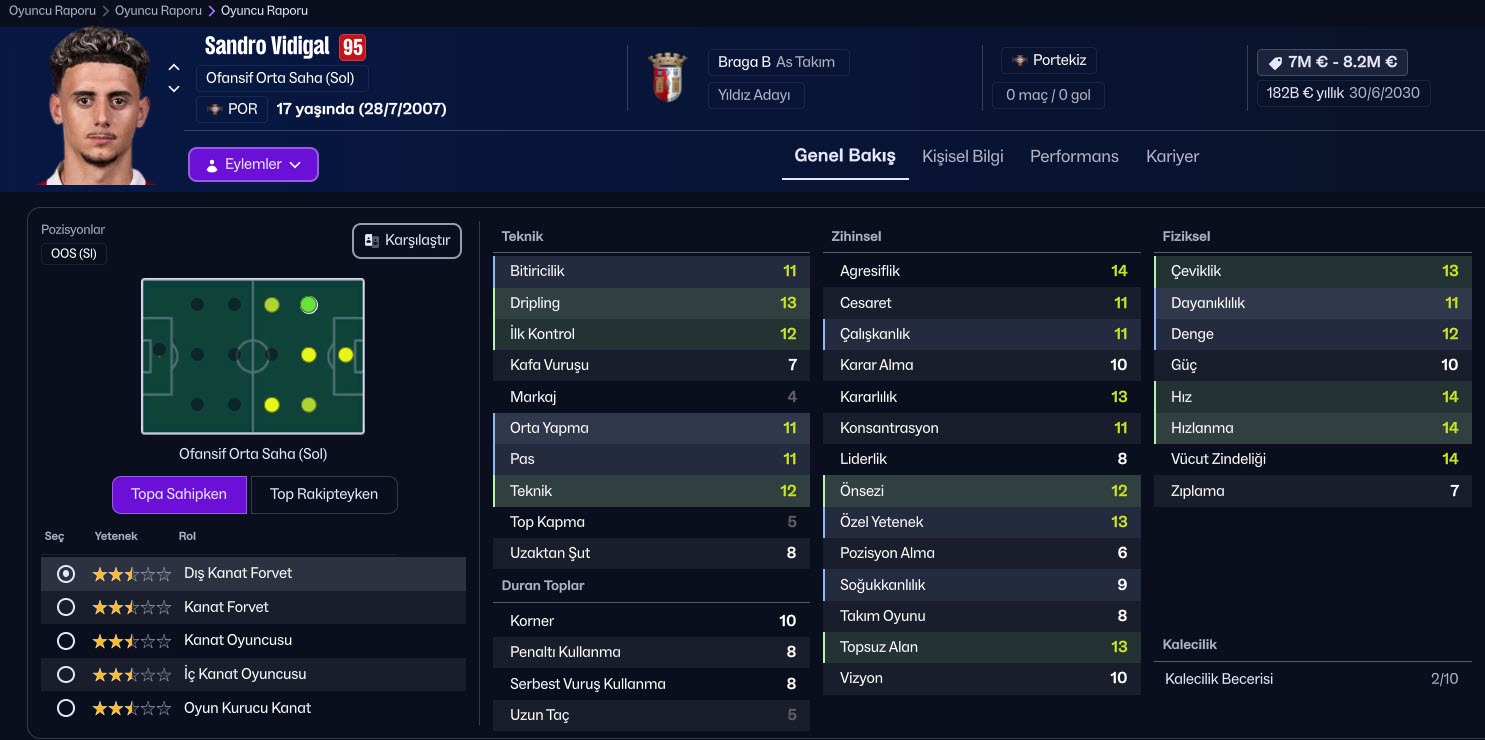Click the Karşılaştır compare button
This screenshot has height=740, width=1485.
407,241
